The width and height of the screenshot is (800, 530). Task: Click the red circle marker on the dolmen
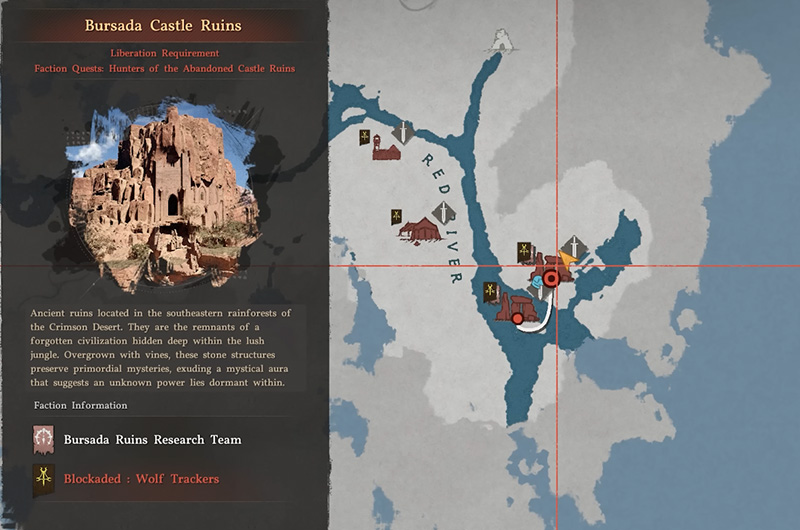click(517, 319)
